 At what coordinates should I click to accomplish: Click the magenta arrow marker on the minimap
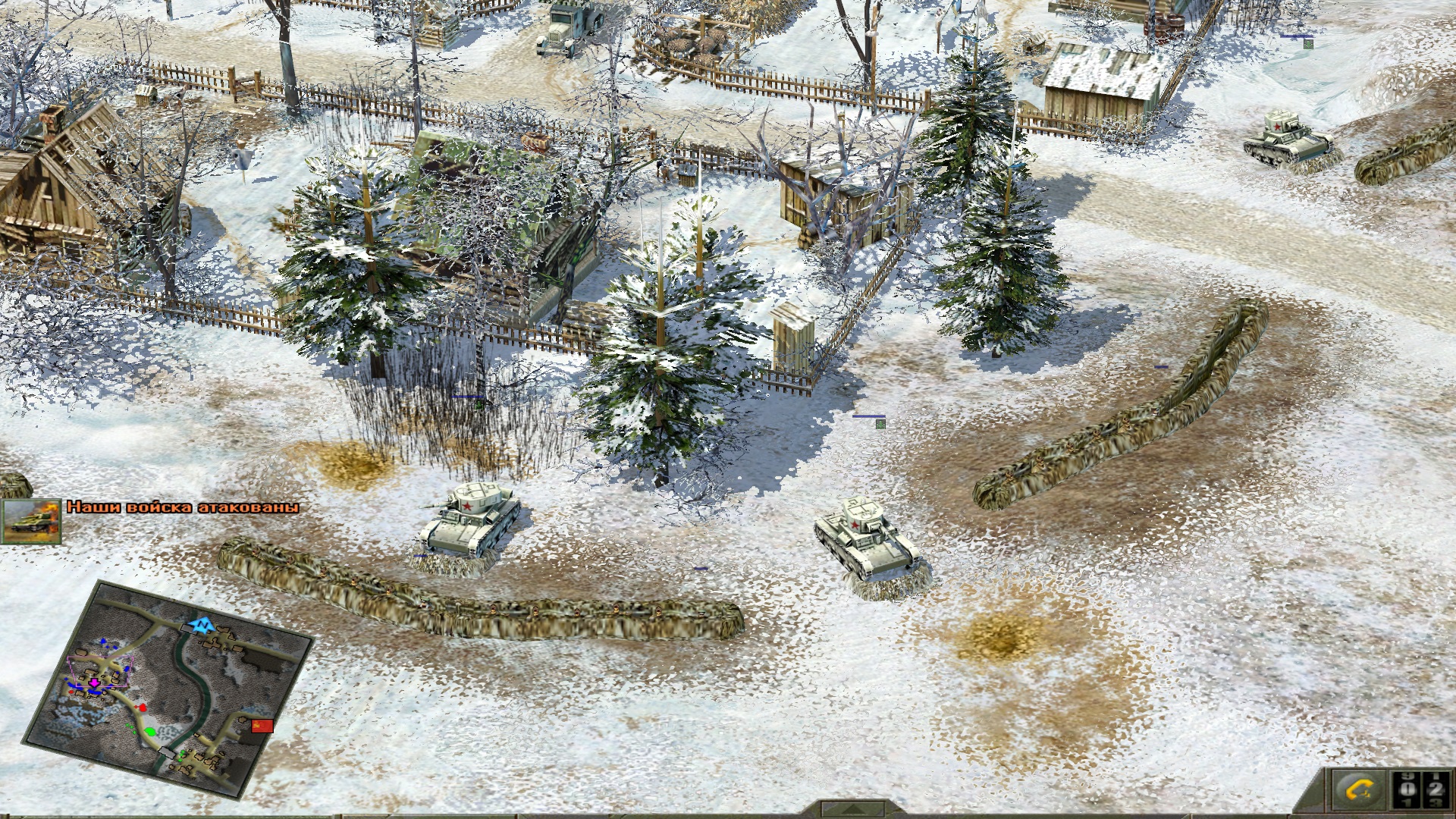[94, 682]
